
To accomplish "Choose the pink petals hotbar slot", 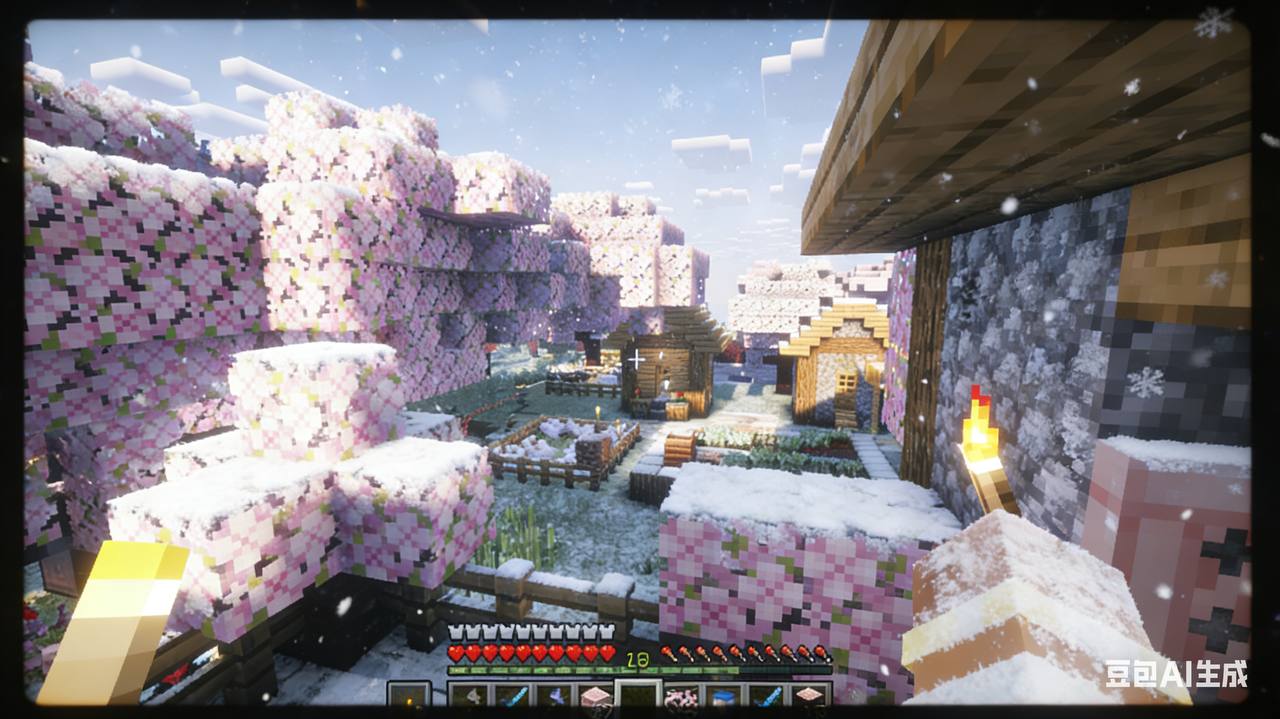I will click(681, 697).
